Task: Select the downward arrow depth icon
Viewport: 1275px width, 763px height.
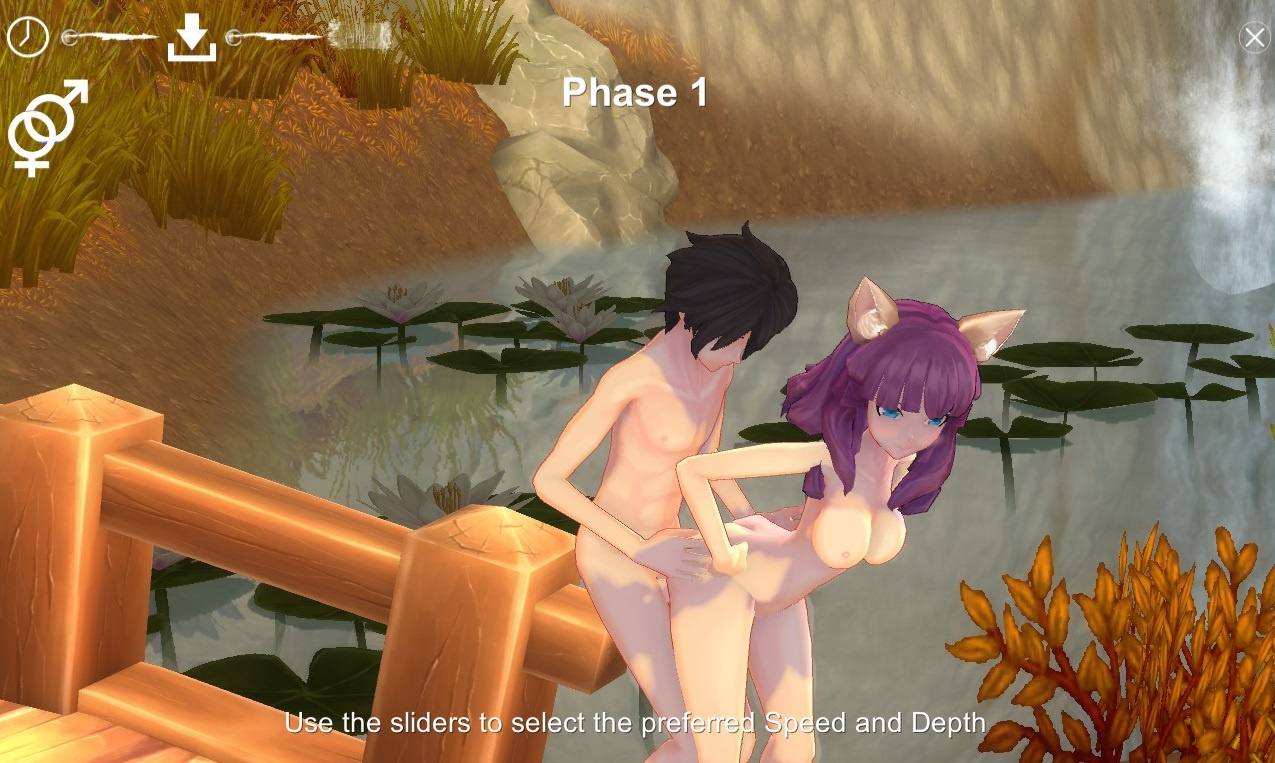Action: (192, 39)
